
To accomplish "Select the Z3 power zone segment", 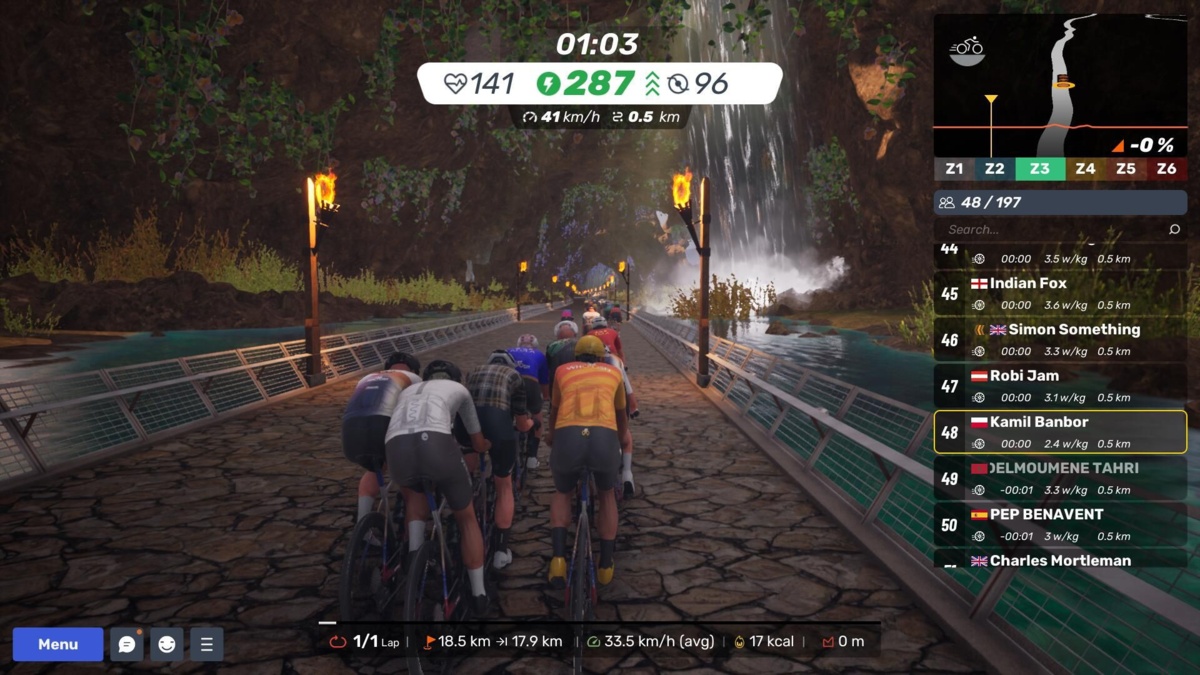I will (1040, 169).
